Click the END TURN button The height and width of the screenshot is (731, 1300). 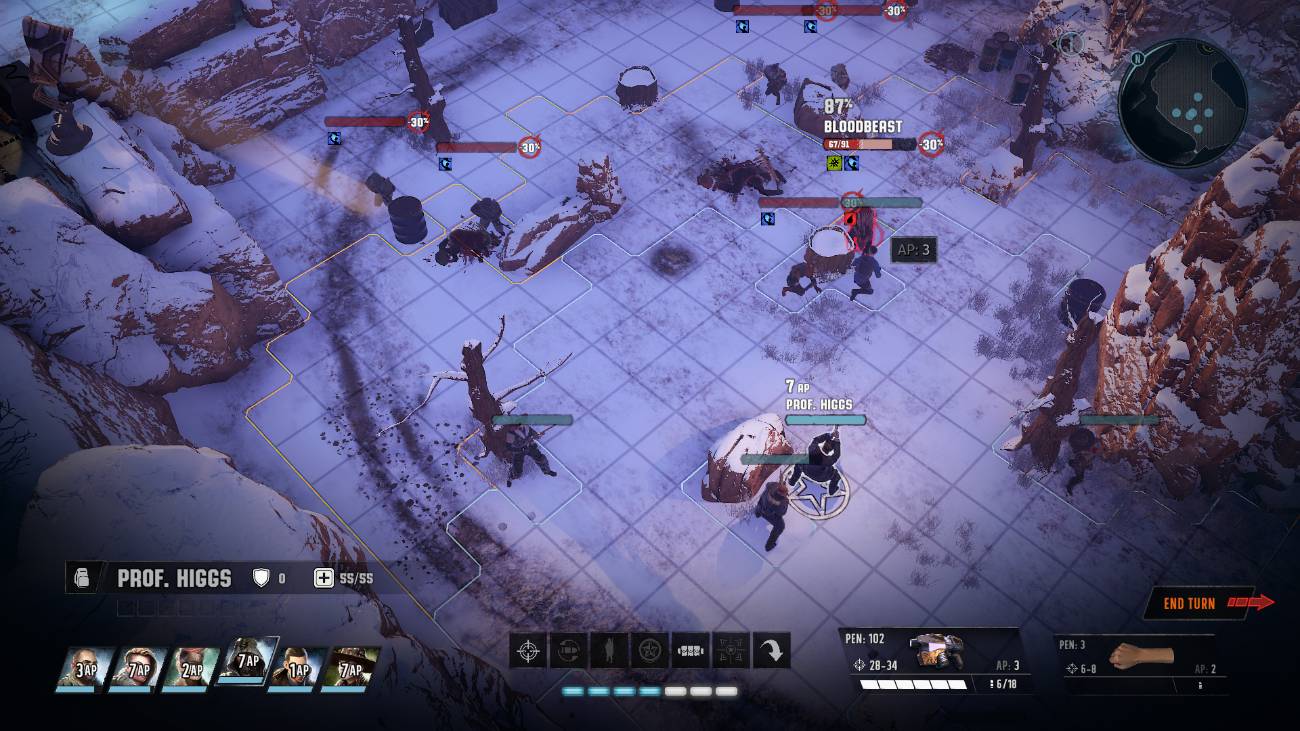pyautogui.click(x=1191, y=604)
